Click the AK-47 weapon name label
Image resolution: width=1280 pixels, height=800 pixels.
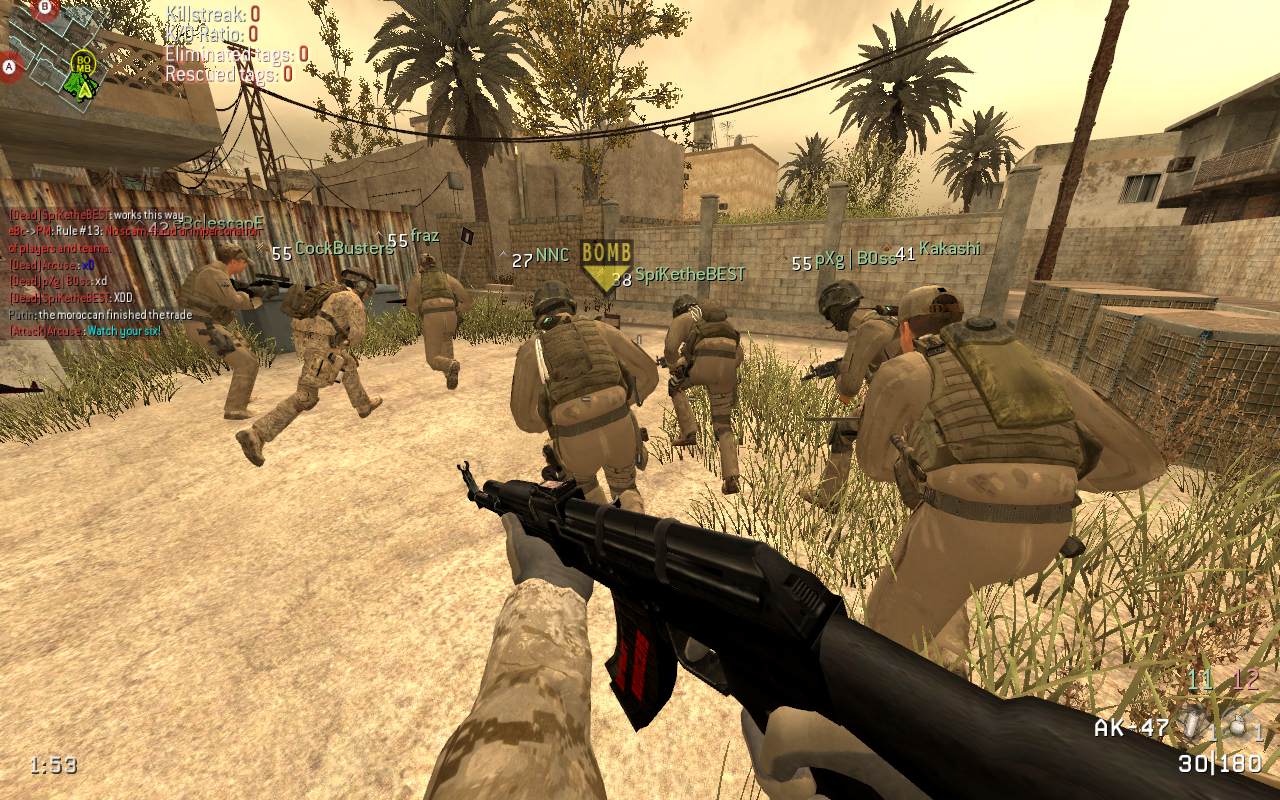(x=1131, y=728)
